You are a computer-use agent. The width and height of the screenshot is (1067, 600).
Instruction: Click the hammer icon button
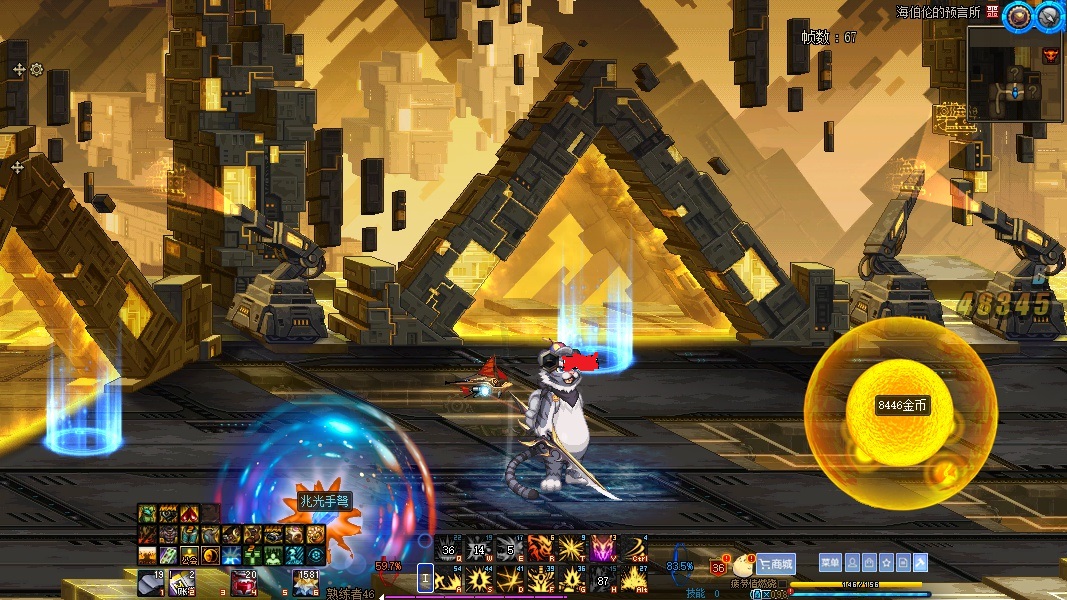pyautogui.click(x=921, y=563)
